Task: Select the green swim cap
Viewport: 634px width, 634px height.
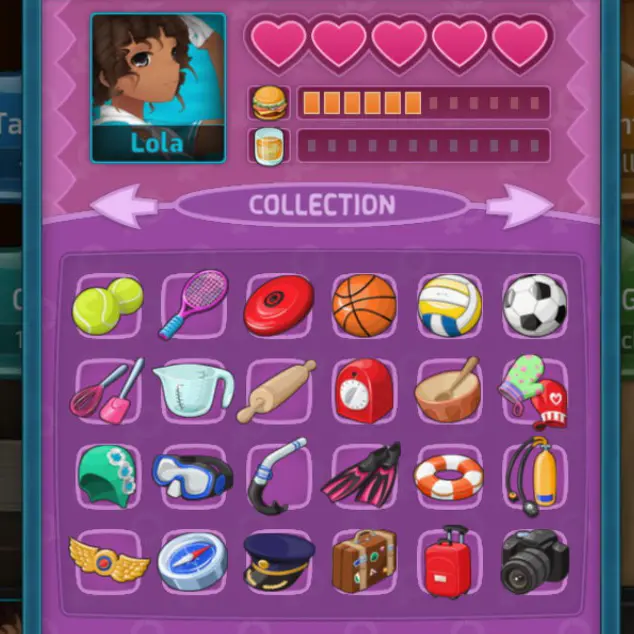Action: 107,476
